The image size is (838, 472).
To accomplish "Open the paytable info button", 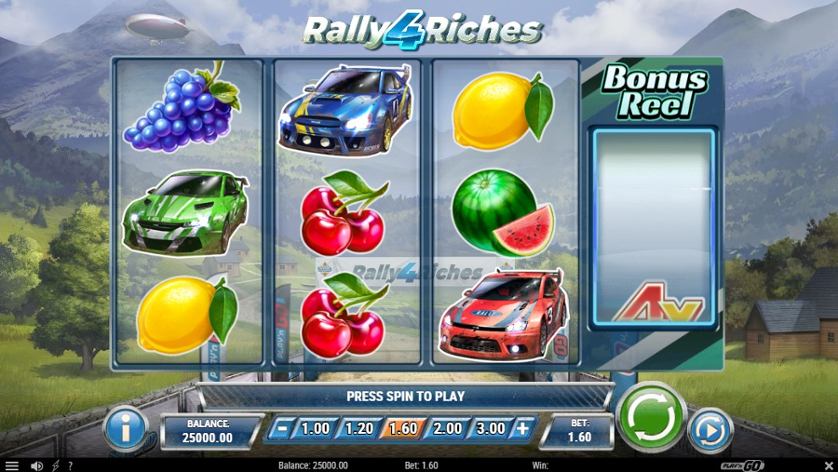I will pos(127,428).
